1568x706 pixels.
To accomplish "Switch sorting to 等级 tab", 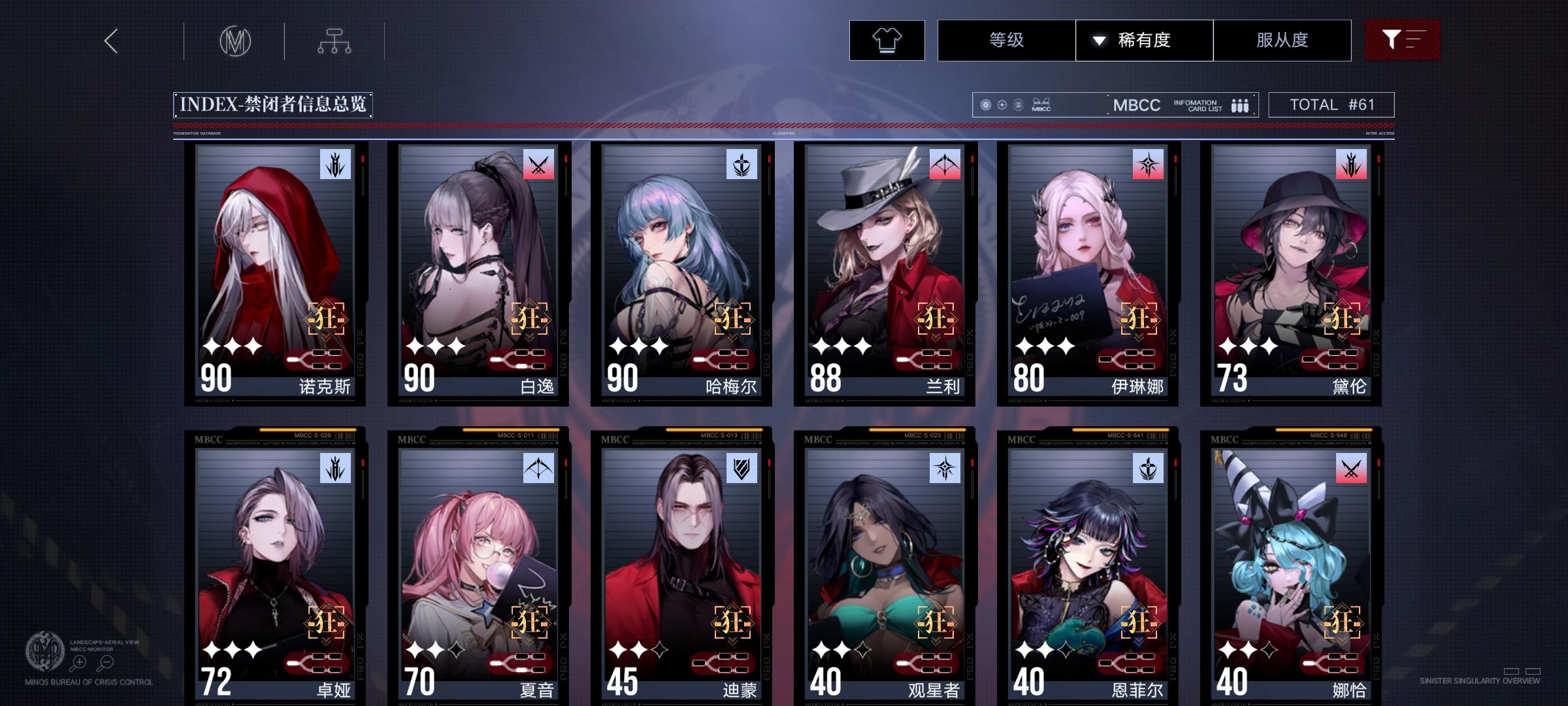I will [x=1004, y=40].
